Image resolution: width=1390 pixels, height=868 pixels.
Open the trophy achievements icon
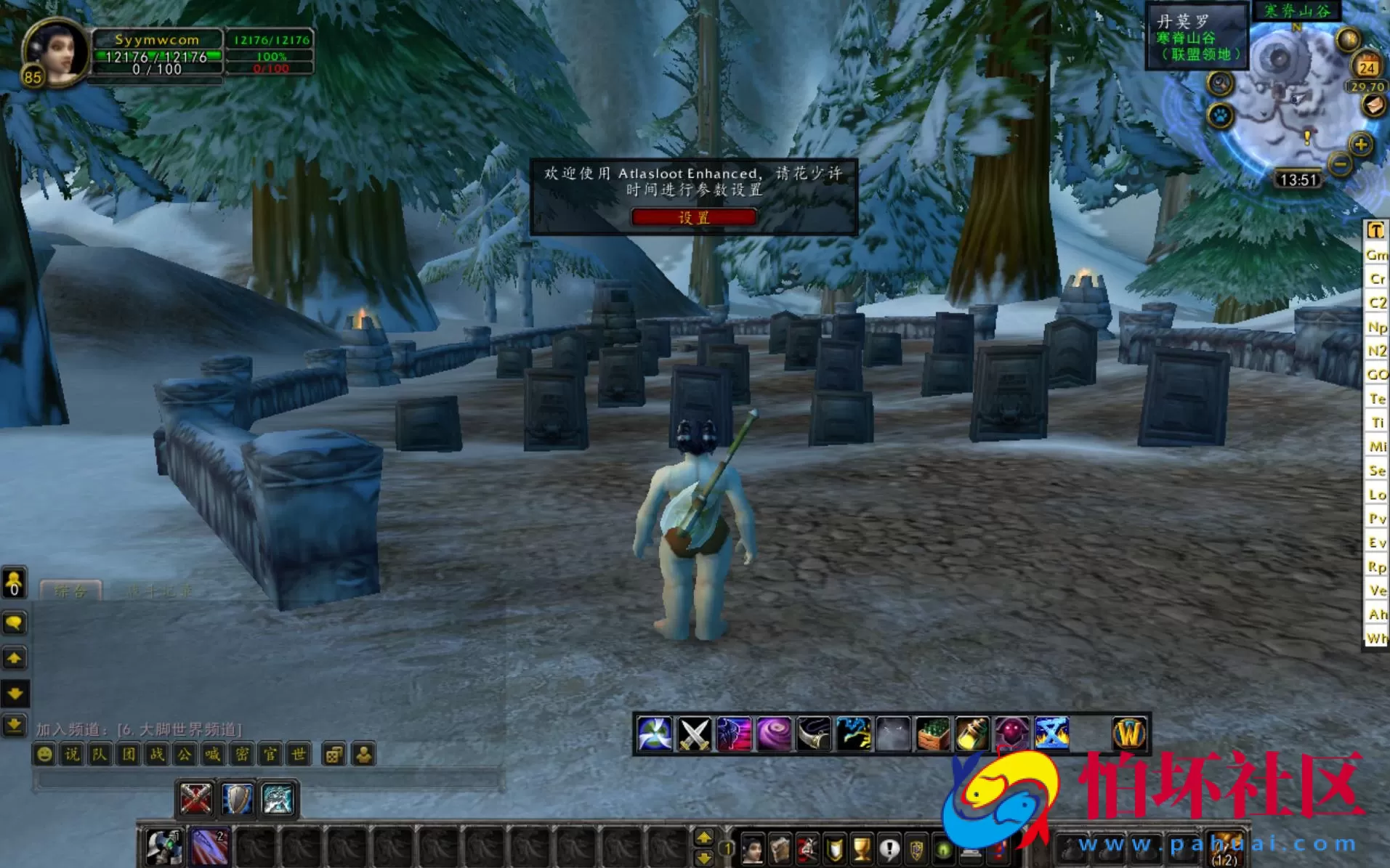(862, 848)
